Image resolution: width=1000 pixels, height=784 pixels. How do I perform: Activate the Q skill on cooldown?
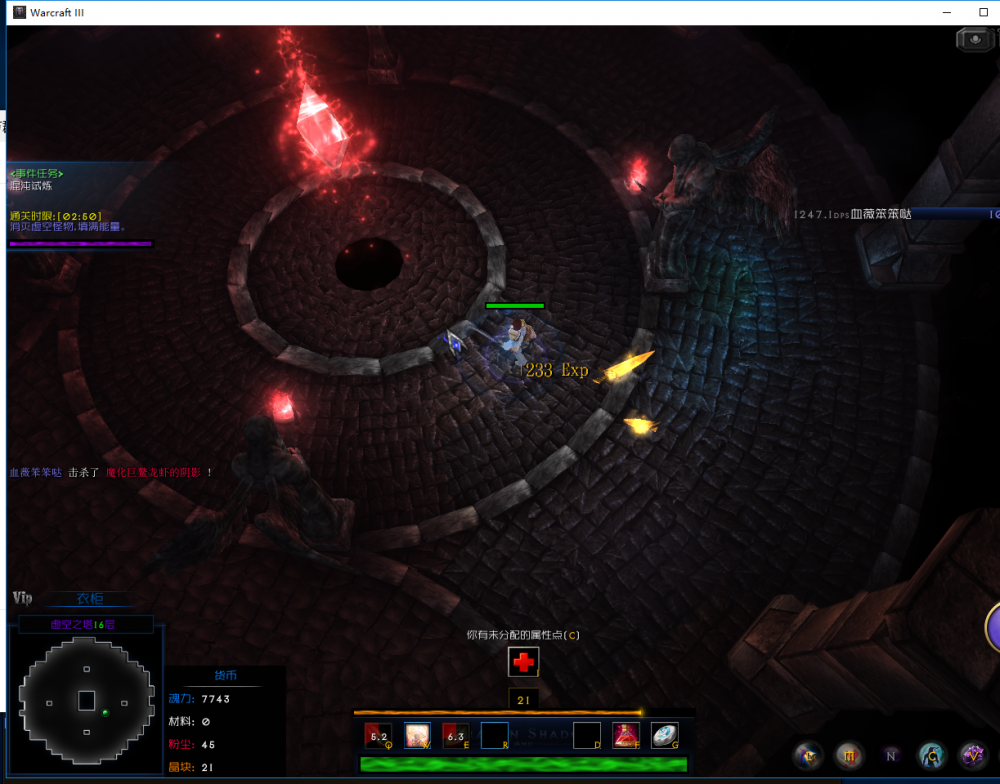378,736
